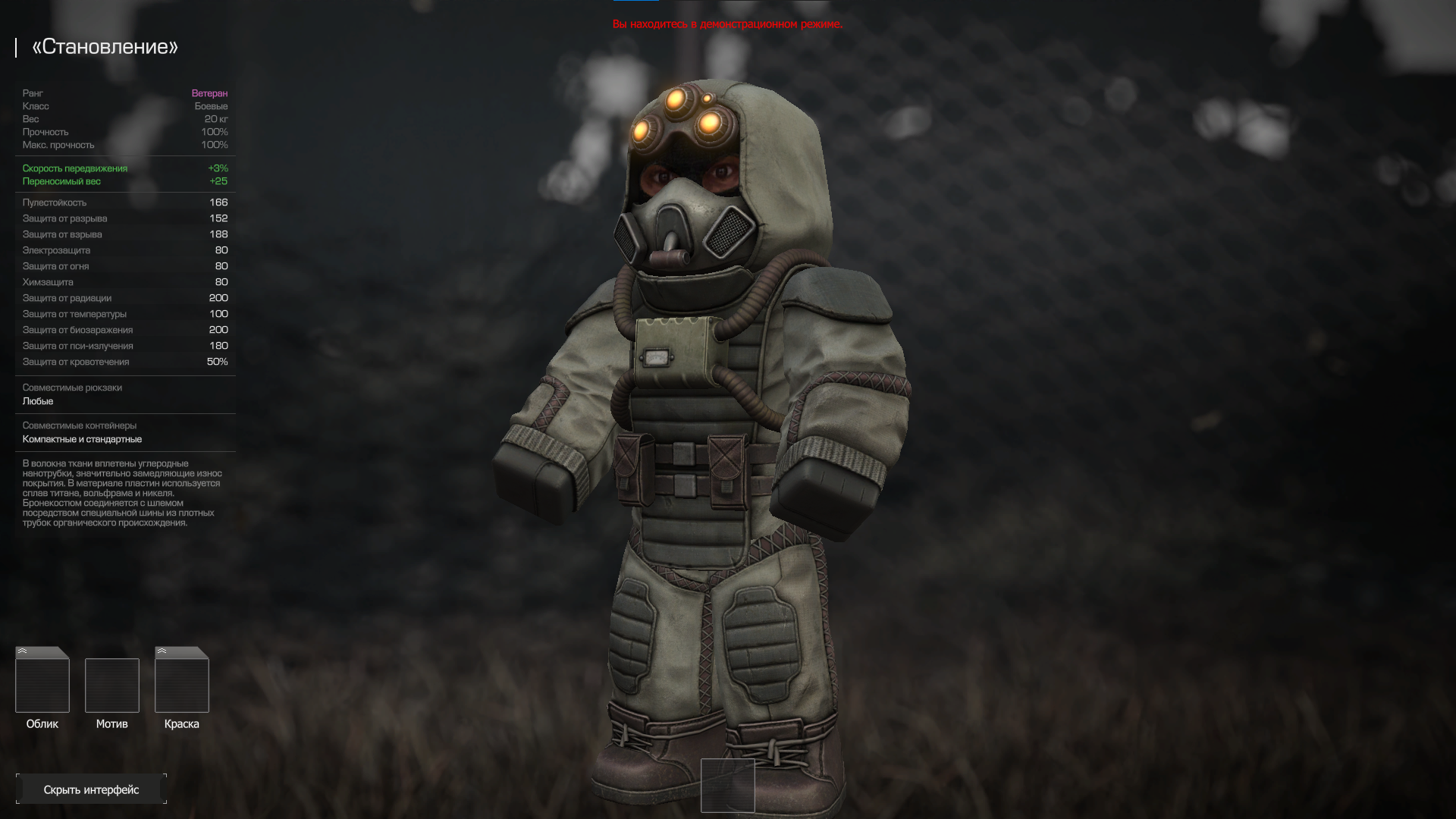Hide the interface with Скрыть интерфейс
1456x819 pixels.
[x=91, y=789]
